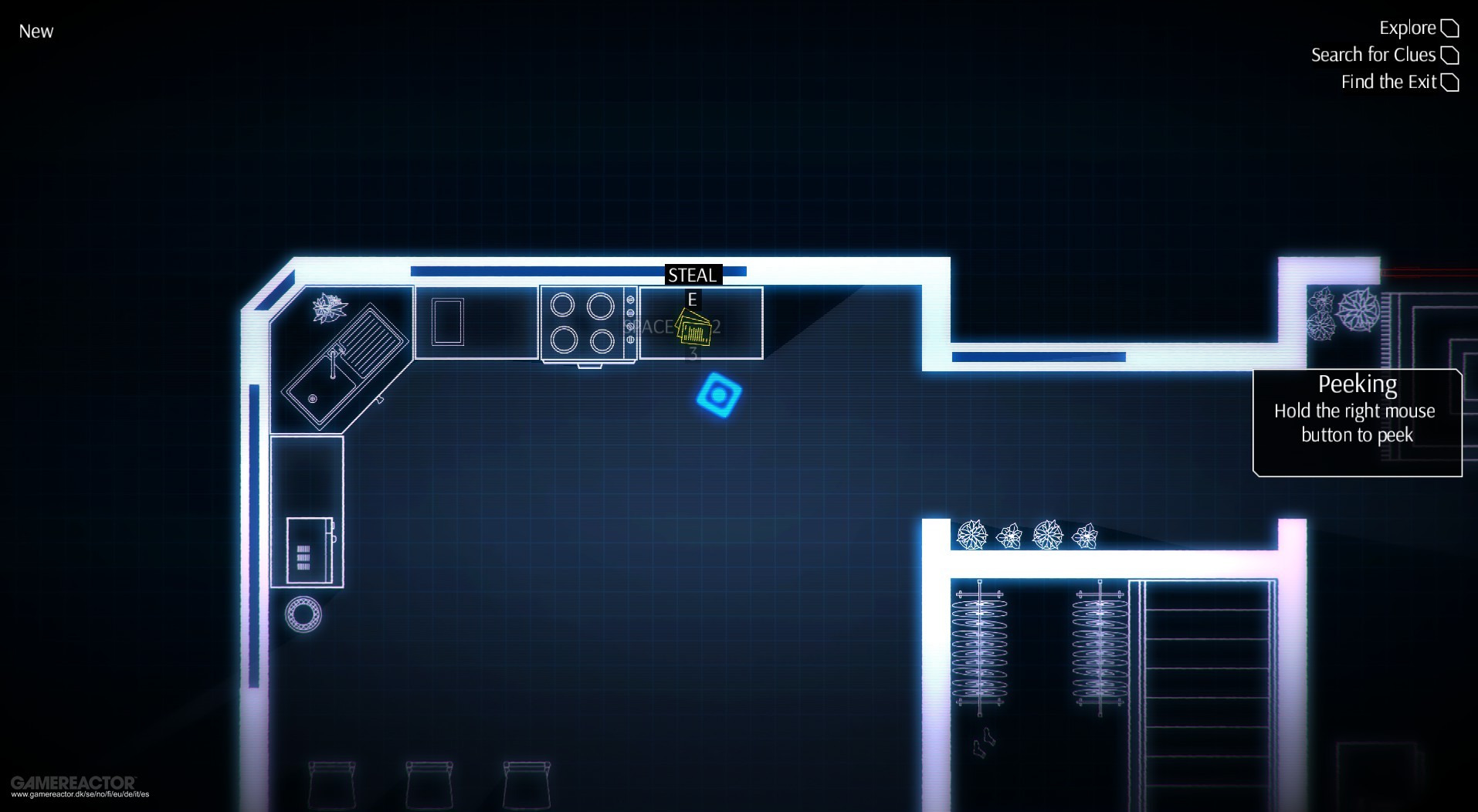1478x812 pixels.
Task: Open the Find the Exit objective details
Action: (x=1388, y=81)
